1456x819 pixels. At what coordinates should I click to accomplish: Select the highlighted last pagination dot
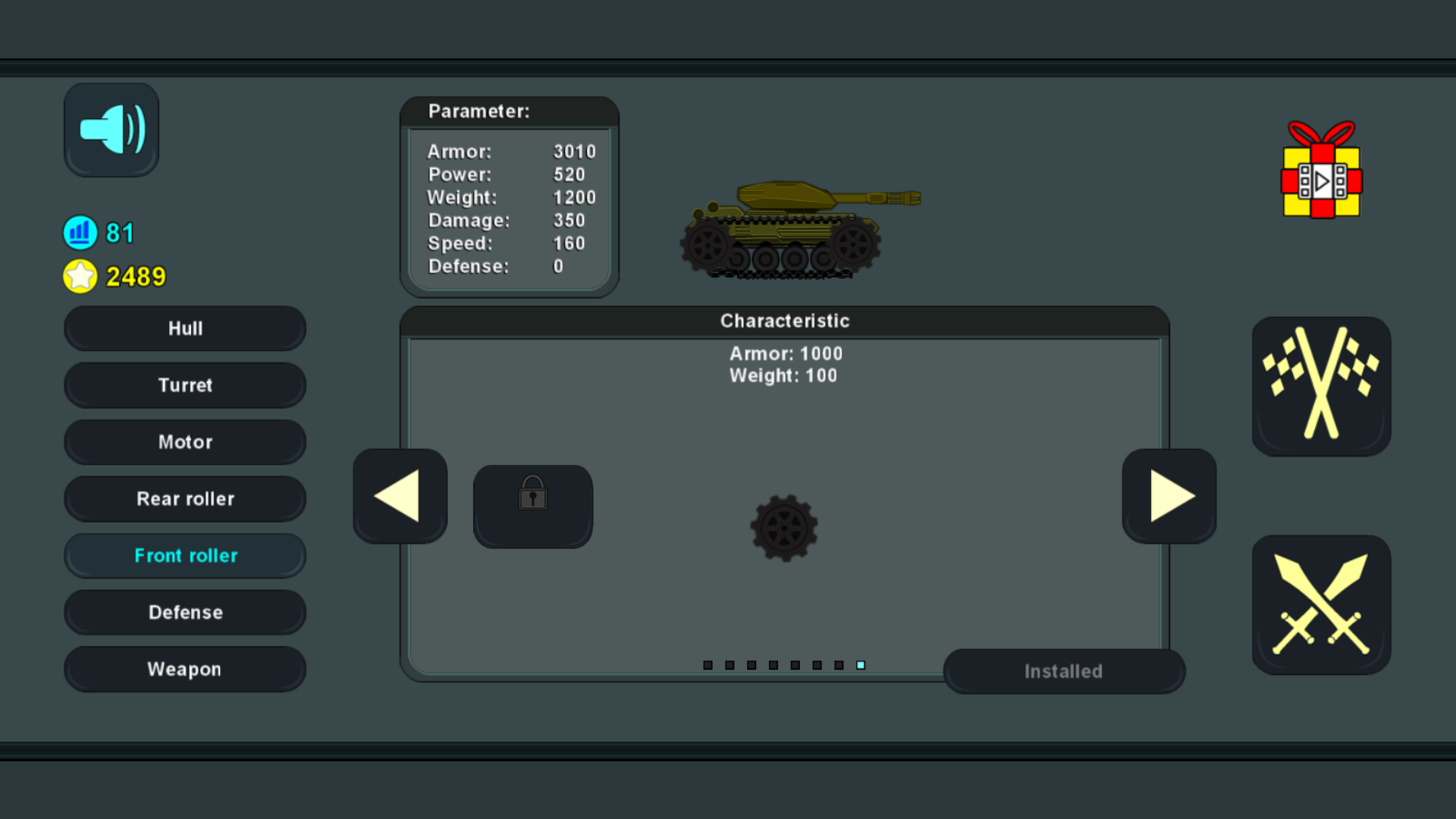click(861, 664)
